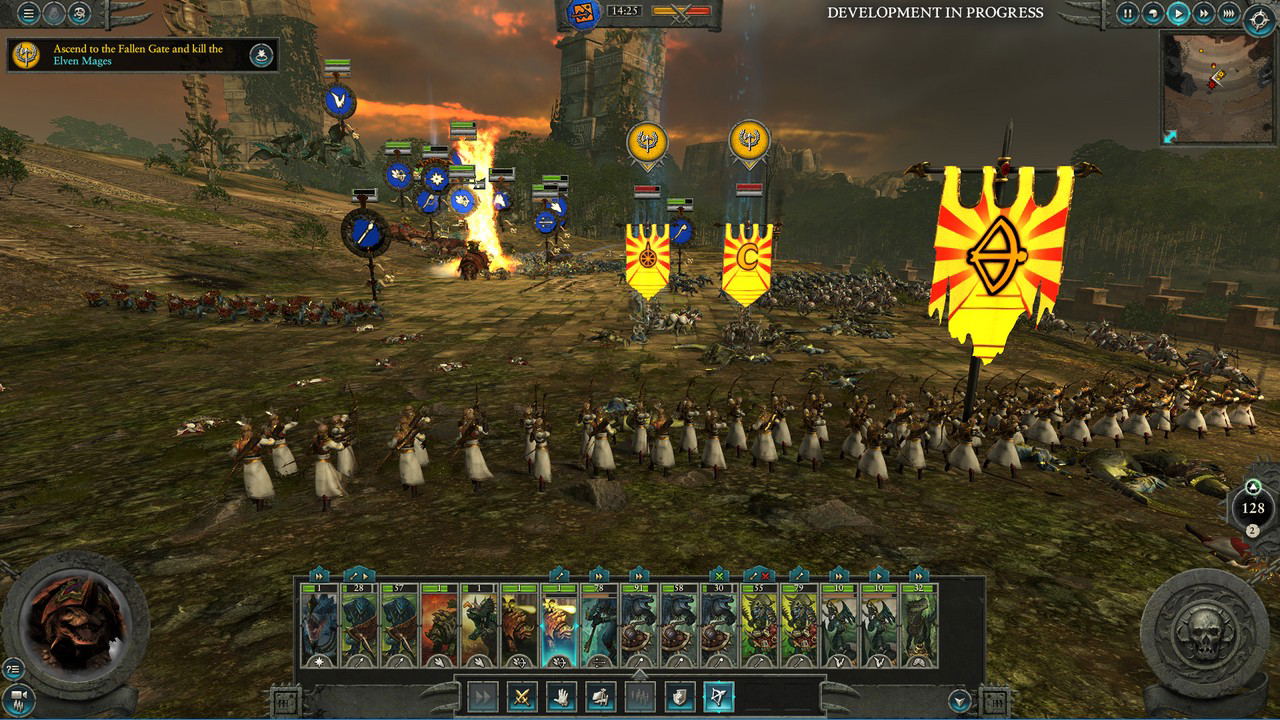Select the unit card showing 32 soldiers
This screenshot has width=1280, height=720.
pos(919,626)
